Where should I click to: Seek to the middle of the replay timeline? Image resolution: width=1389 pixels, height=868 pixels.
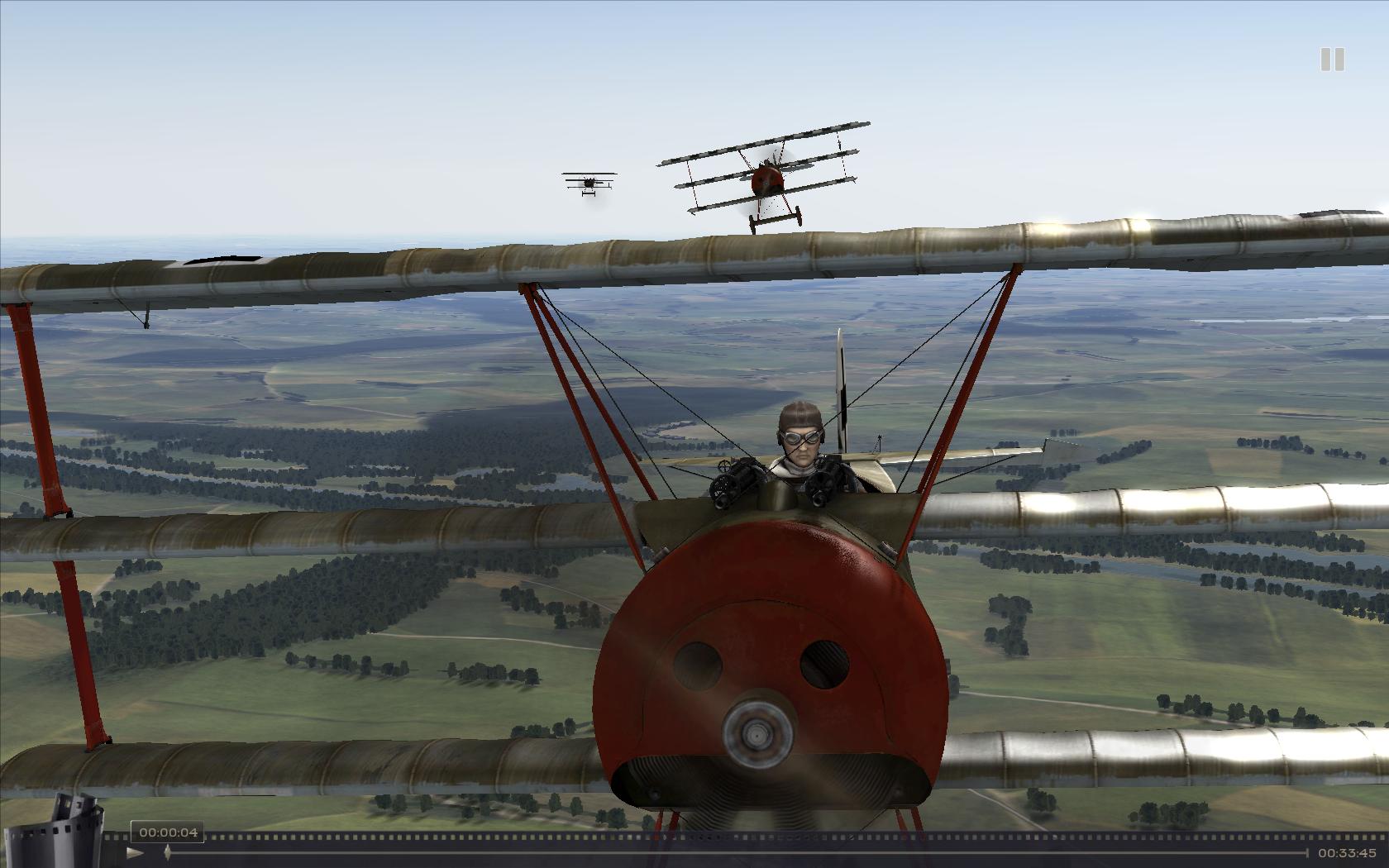pyautogui.click(x=737, y=852)
